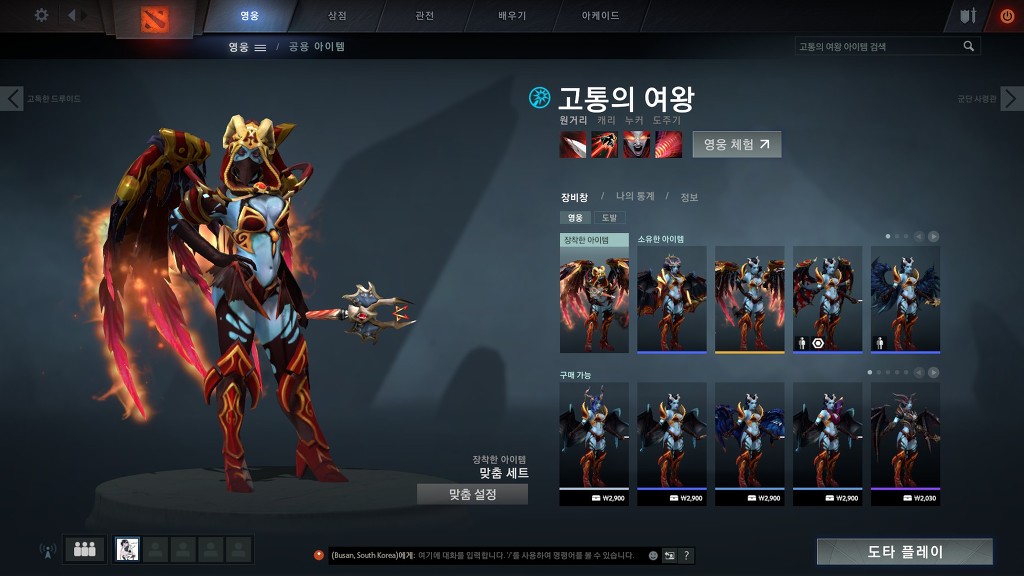Advance to the next hero arrow
This screenshot has width=1024, height=576.
[1012, 98]
